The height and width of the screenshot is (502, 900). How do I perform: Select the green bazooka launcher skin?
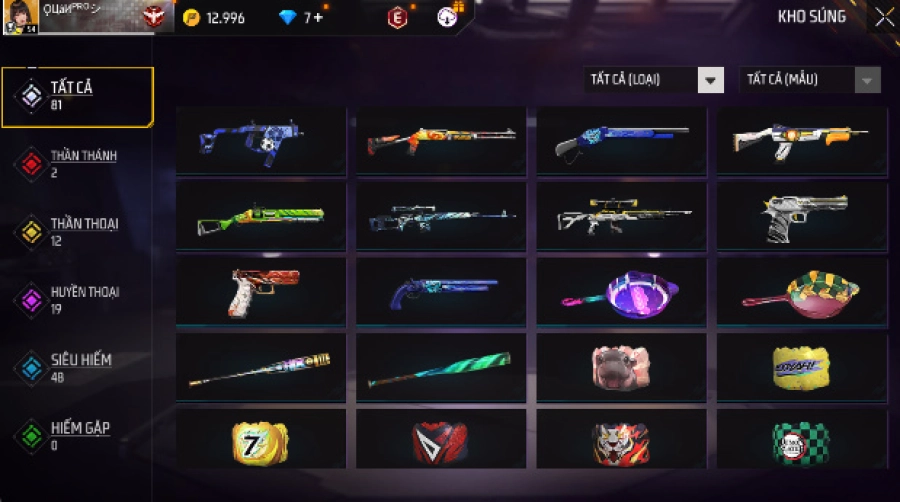pyautogui.click(x=261, y=217)
